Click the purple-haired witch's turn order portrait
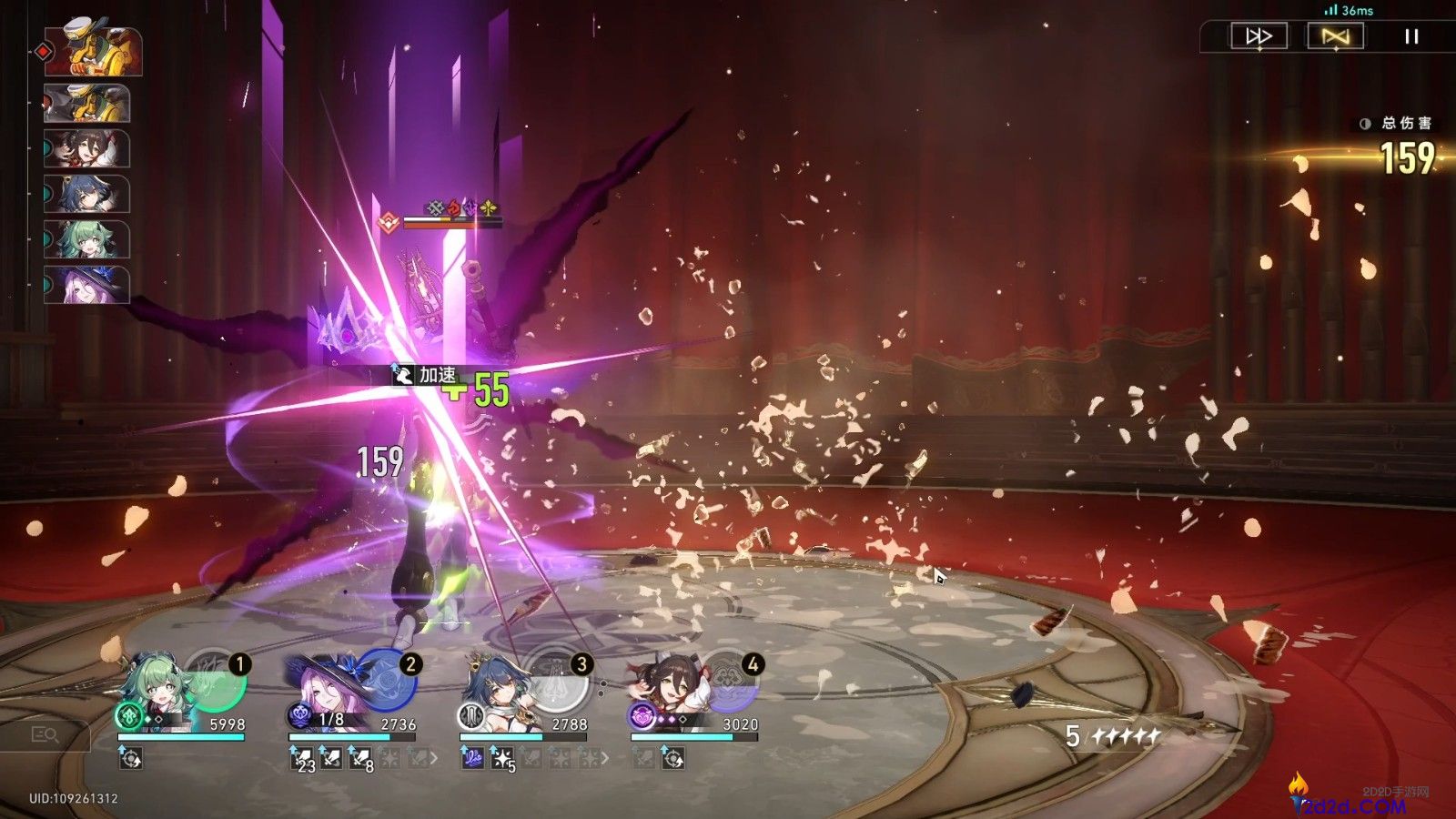This screenshot has width=1456, height=819. 87,284
